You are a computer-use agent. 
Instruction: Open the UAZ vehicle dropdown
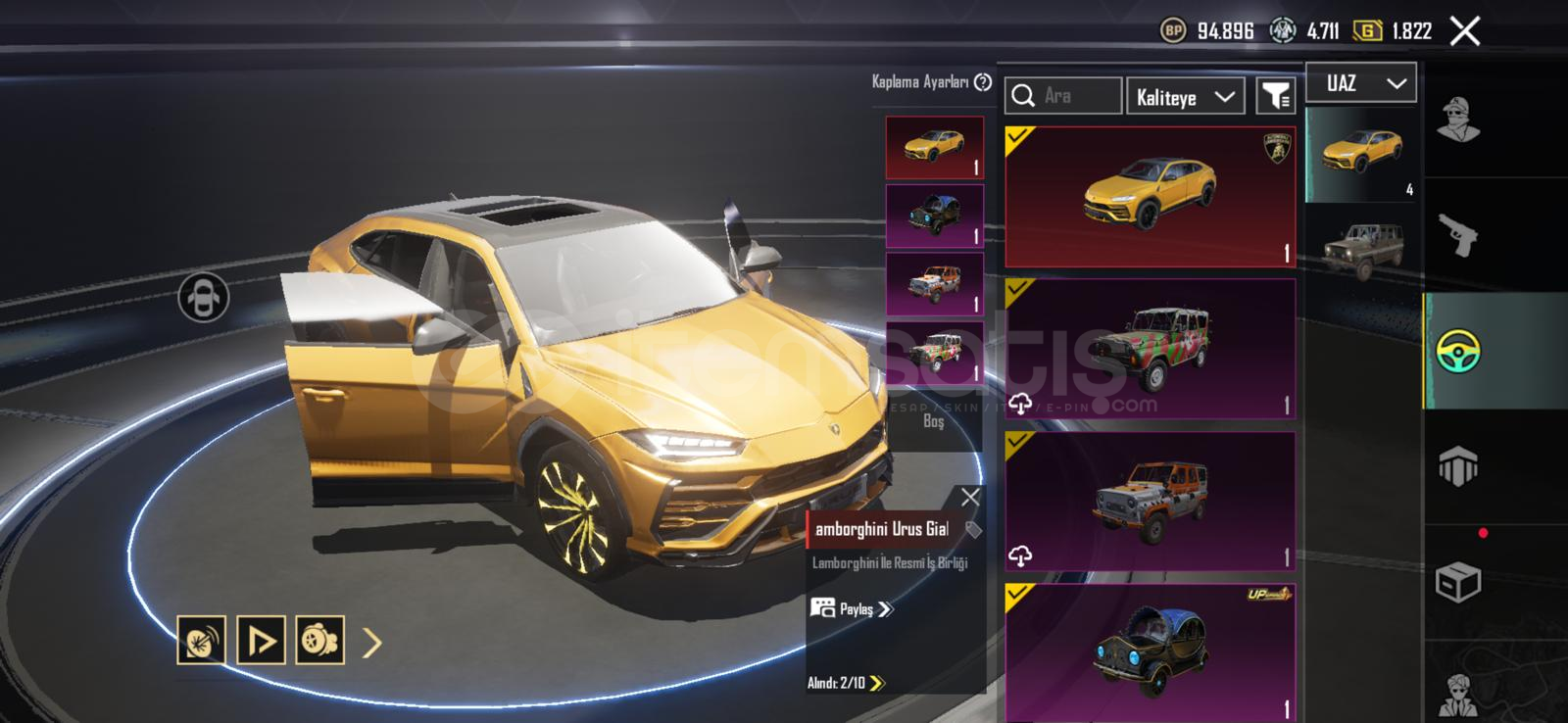pos(1360,82)
